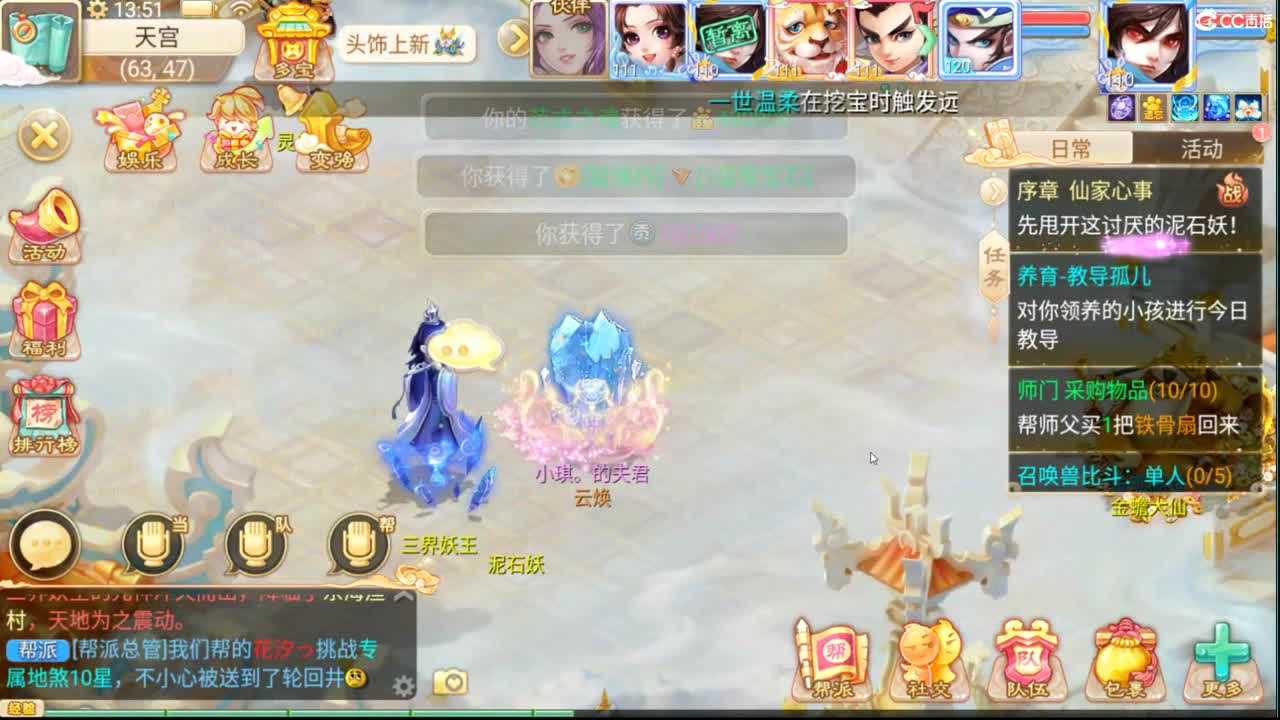The width and height of the screenshot is (1280, 720).
Task: Open the 帮派 guild panel icon
Action: point(832,655)
